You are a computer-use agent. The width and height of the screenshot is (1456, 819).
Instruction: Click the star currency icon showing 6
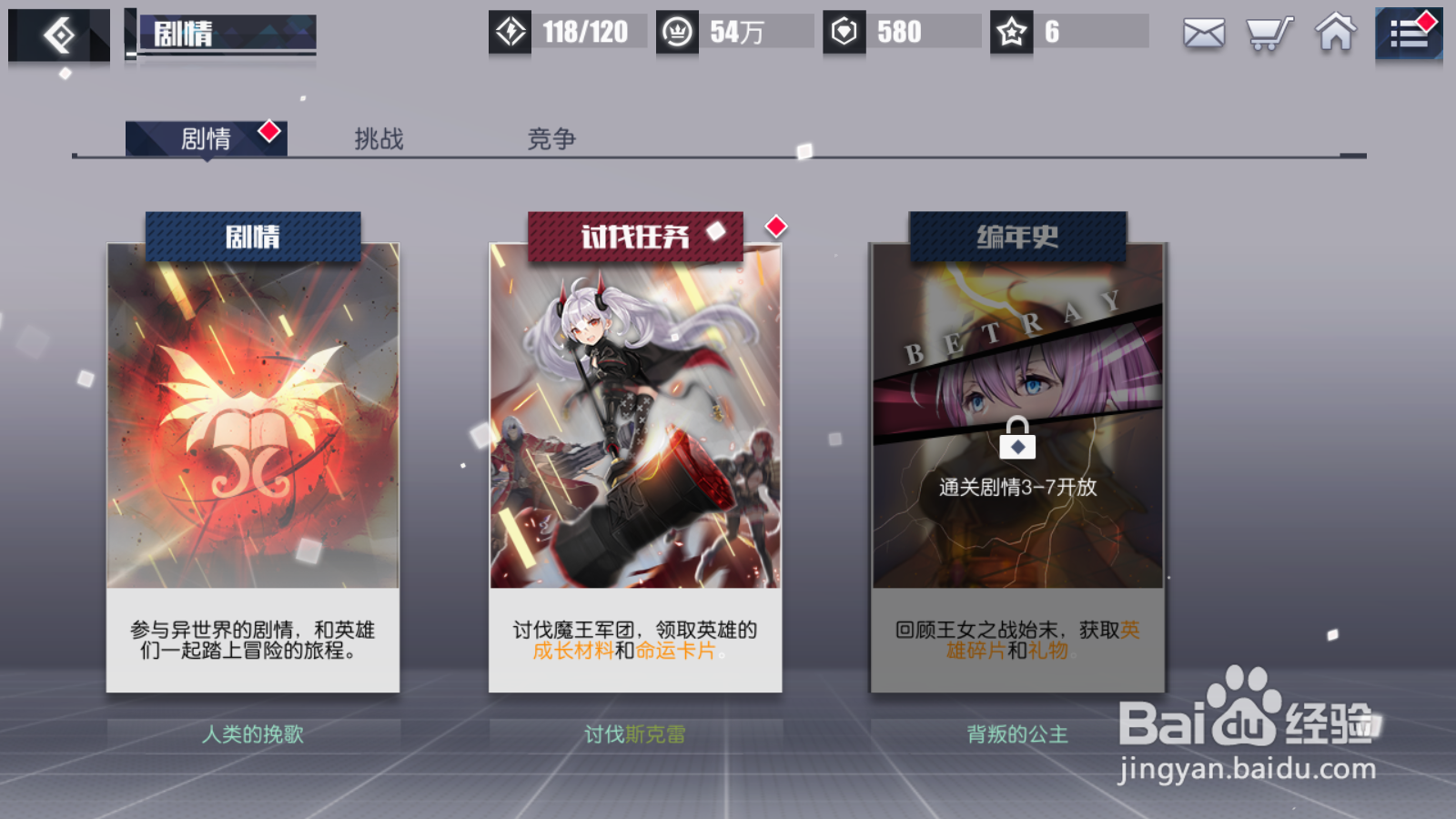[1010, 31]
